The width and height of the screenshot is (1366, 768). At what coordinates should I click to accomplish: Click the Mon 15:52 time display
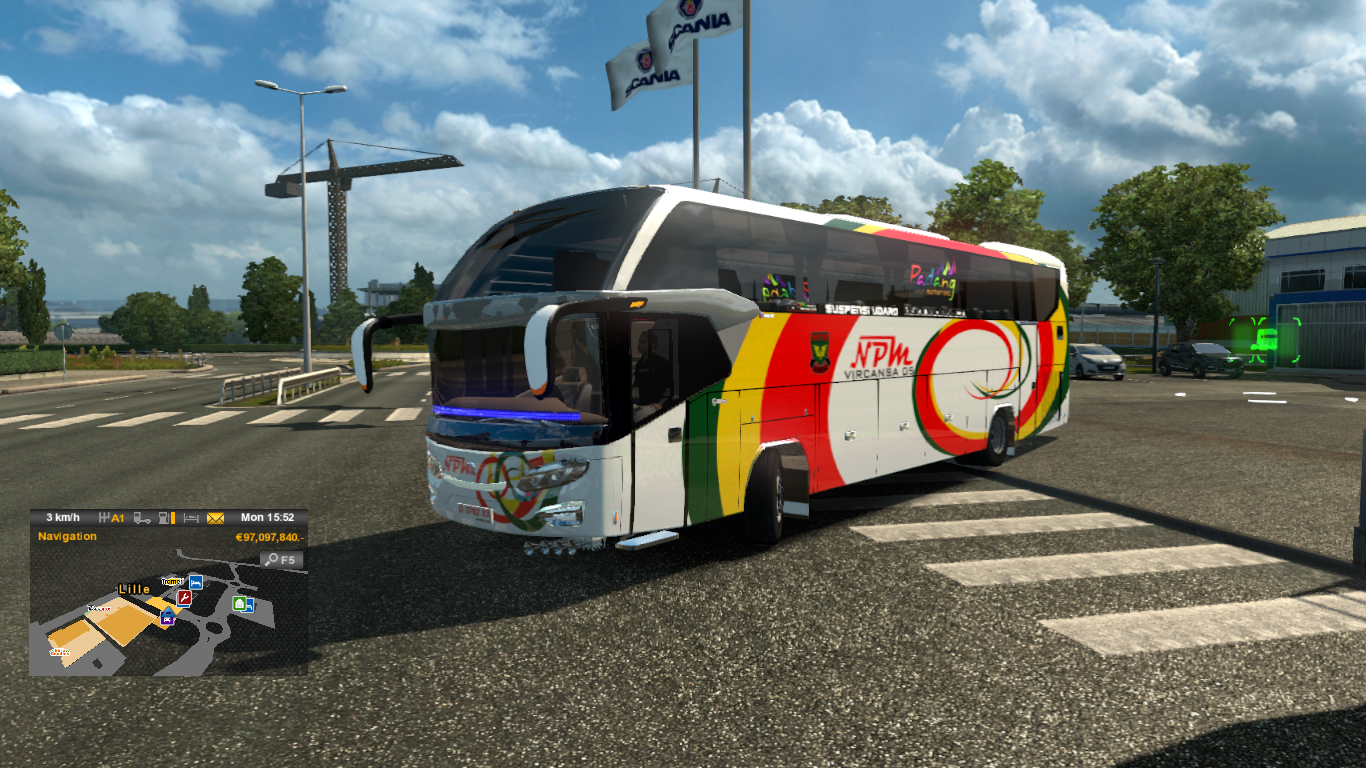pyautogui.click(x=267, y=517)
